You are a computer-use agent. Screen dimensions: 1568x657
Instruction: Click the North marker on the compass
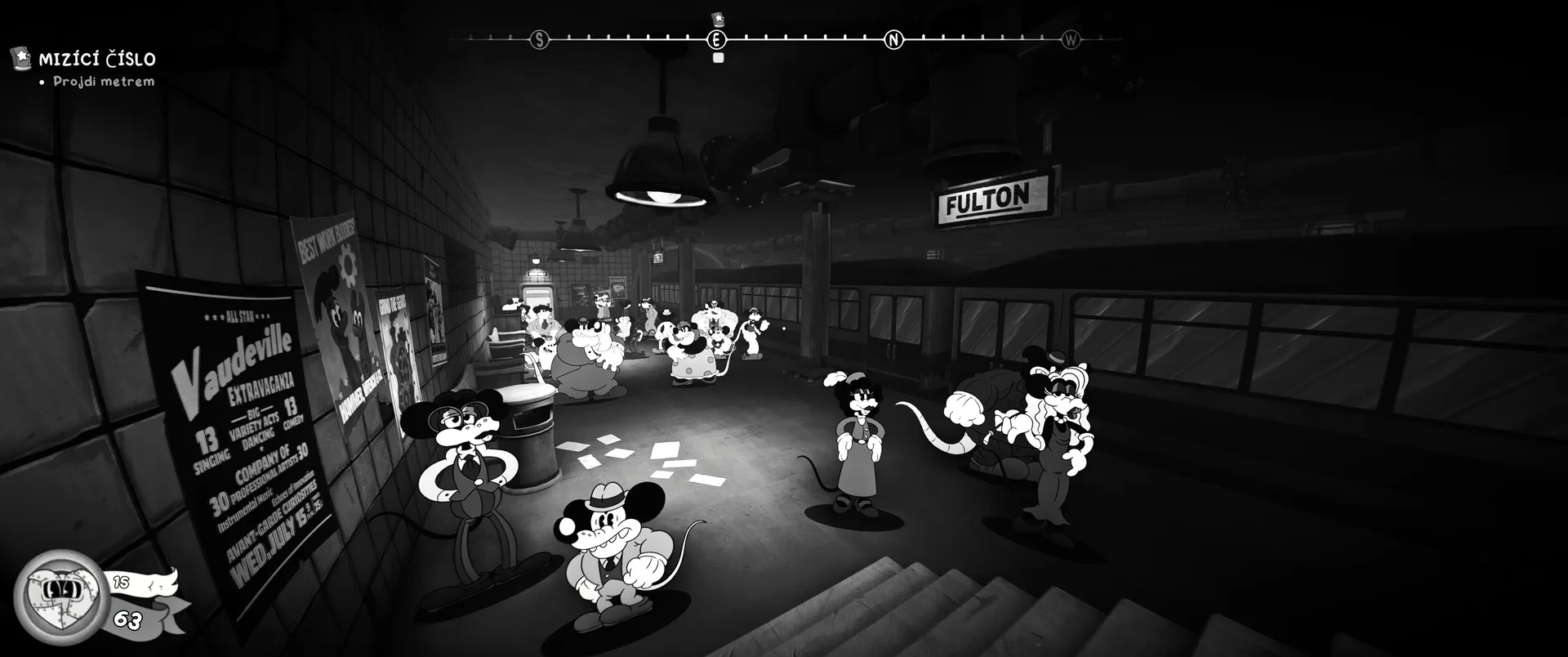tap(893, 39)
